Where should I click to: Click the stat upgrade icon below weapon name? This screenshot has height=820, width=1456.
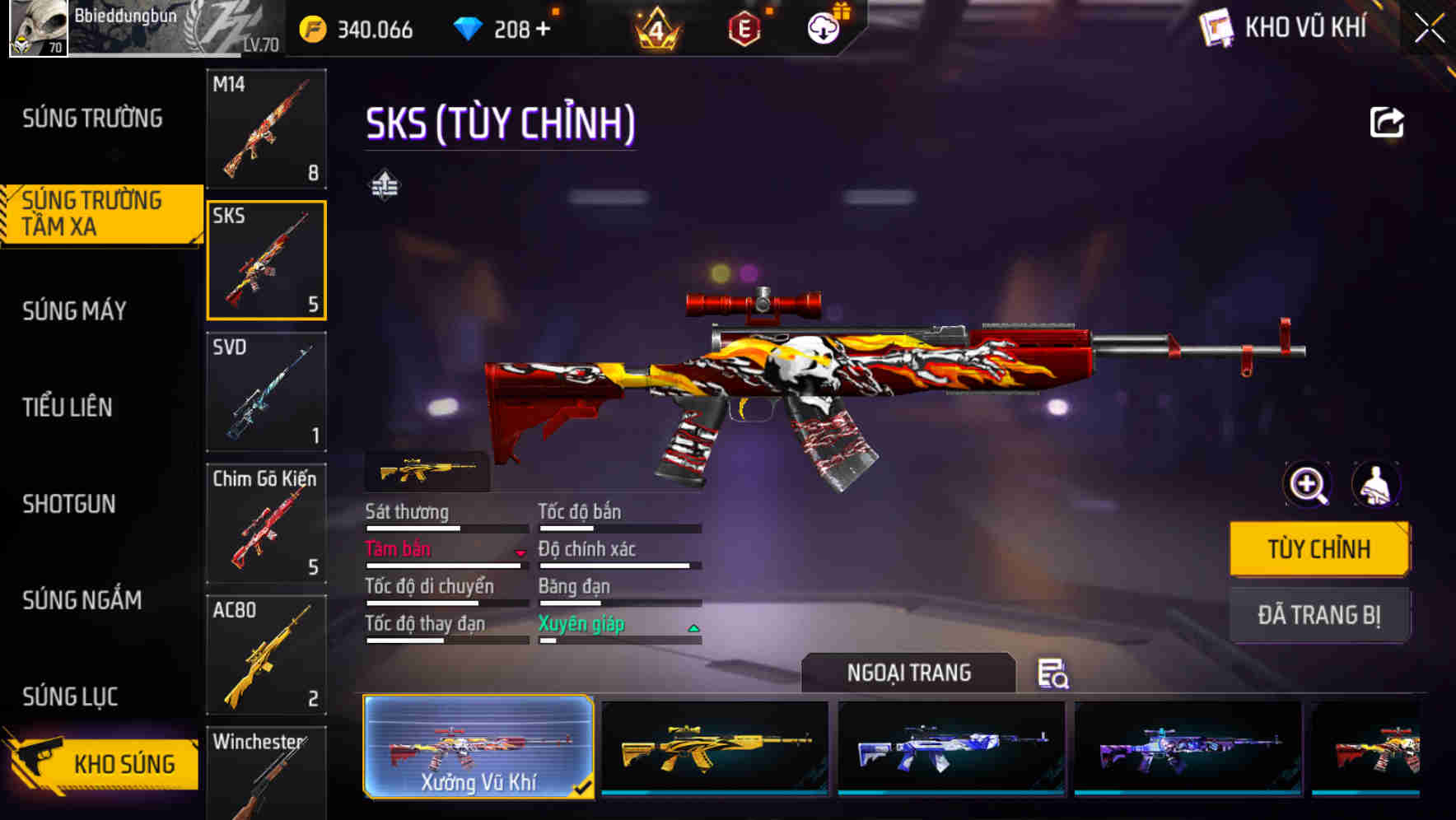[x=385, y=184]
